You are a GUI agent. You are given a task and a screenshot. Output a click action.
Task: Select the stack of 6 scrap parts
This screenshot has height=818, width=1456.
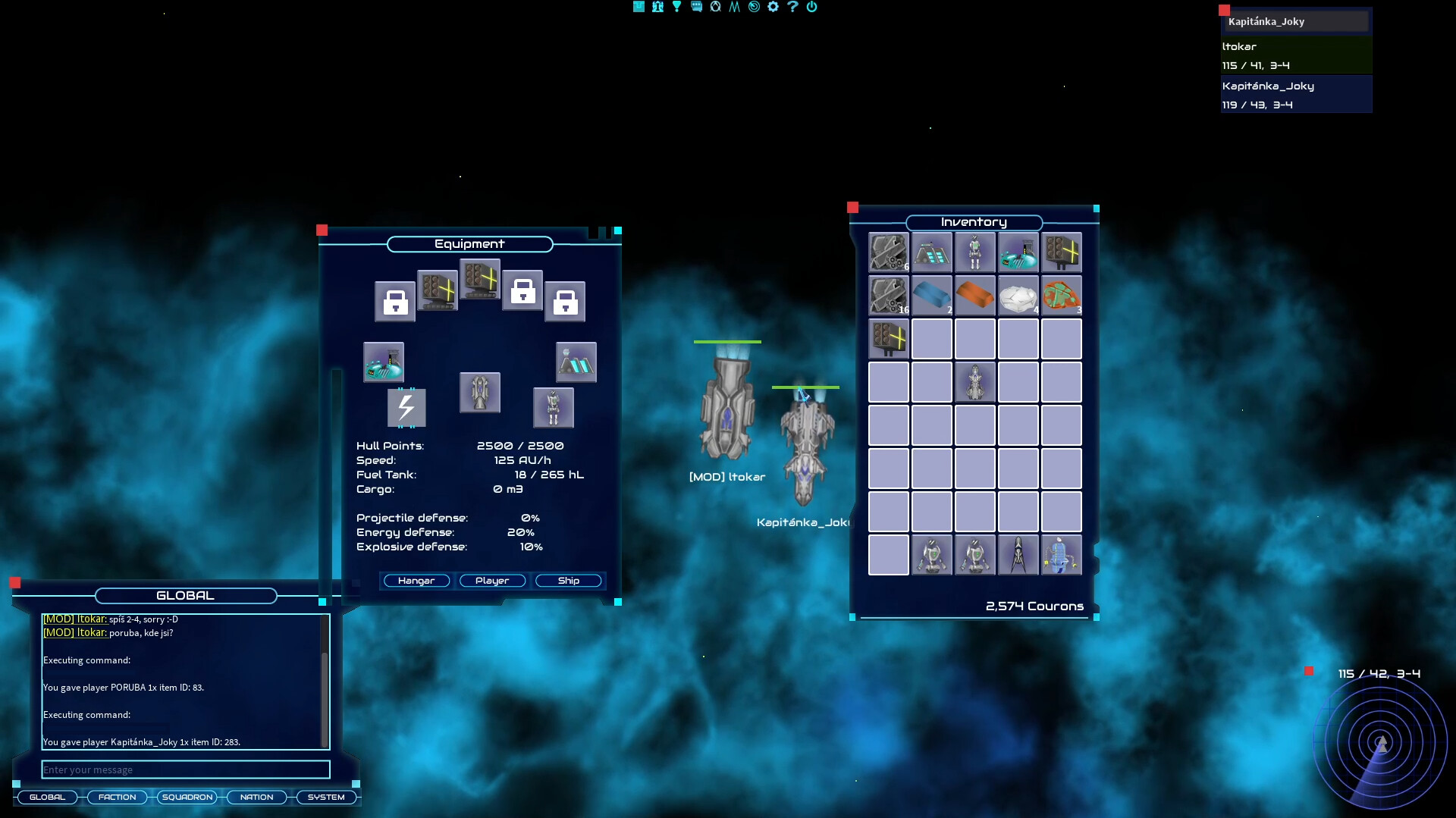pos(888,252)
